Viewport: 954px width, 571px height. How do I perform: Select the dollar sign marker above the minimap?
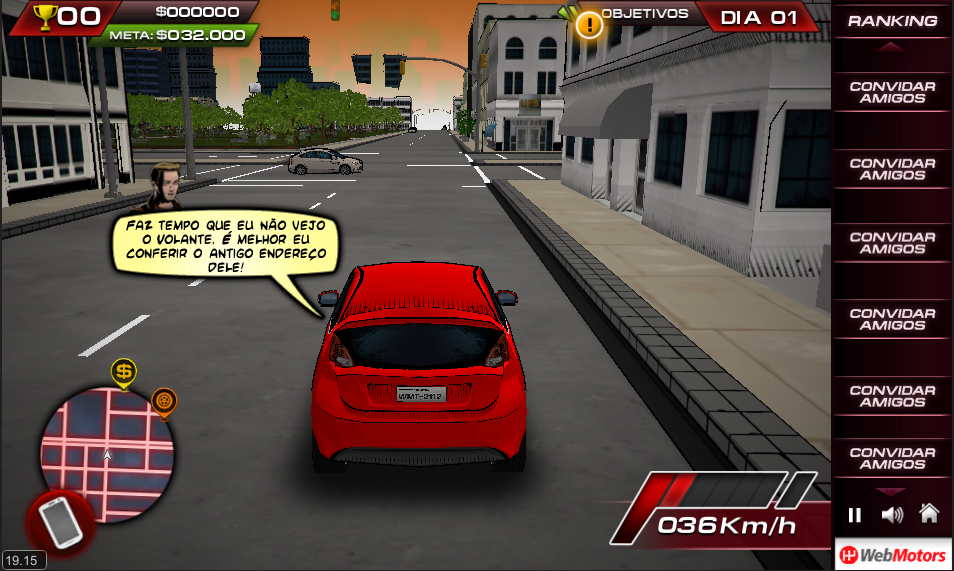click(x=123, y=374)
